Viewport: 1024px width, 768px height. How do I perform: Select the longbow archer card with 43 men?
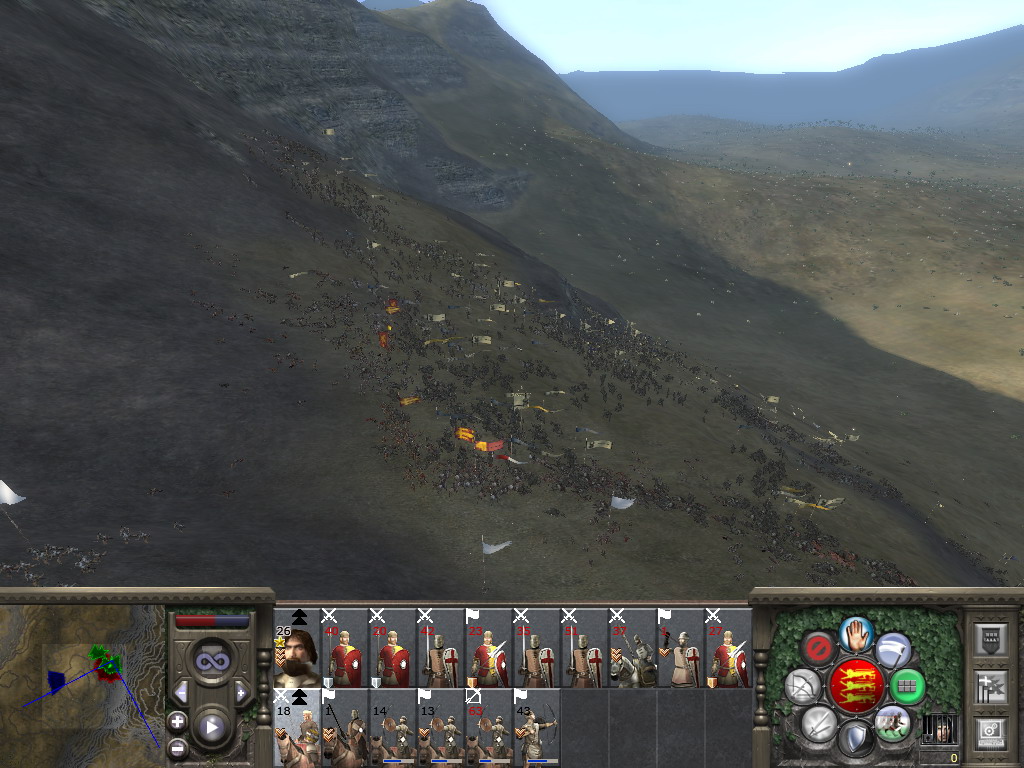[537, 728]
